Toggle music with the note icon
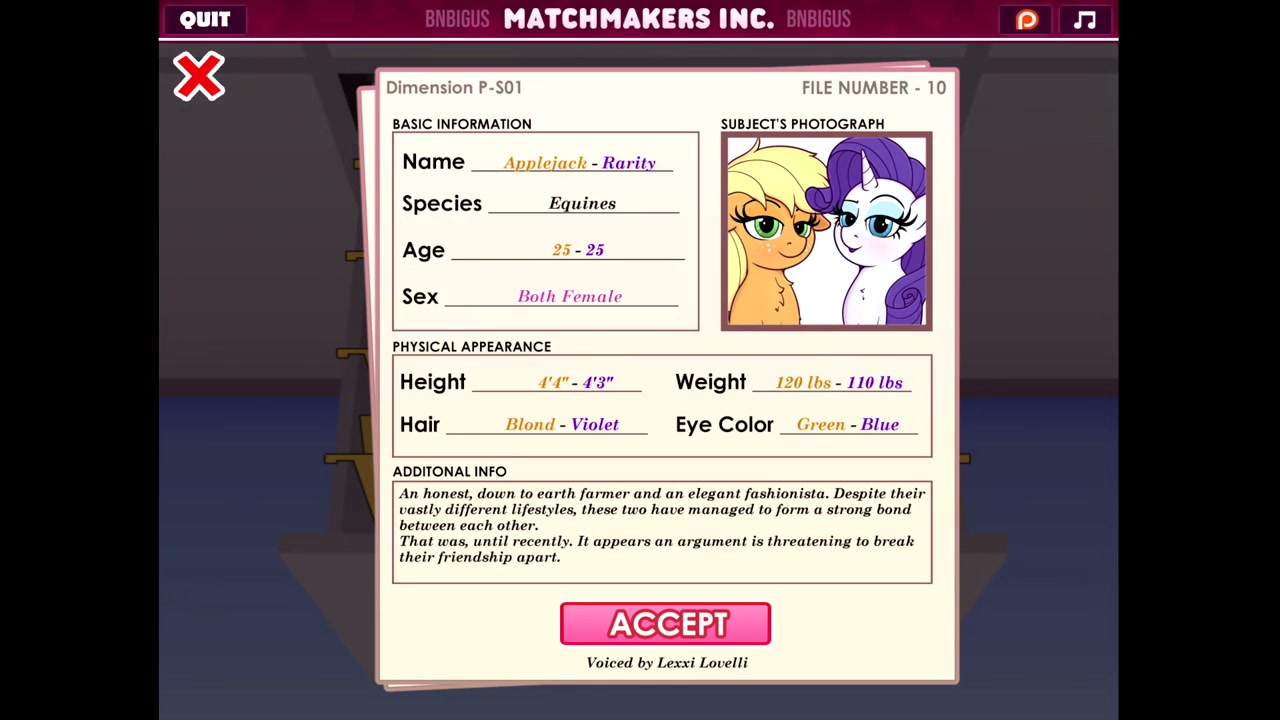This screenshot has height=720, width=1280. [x=1085, y=20]
